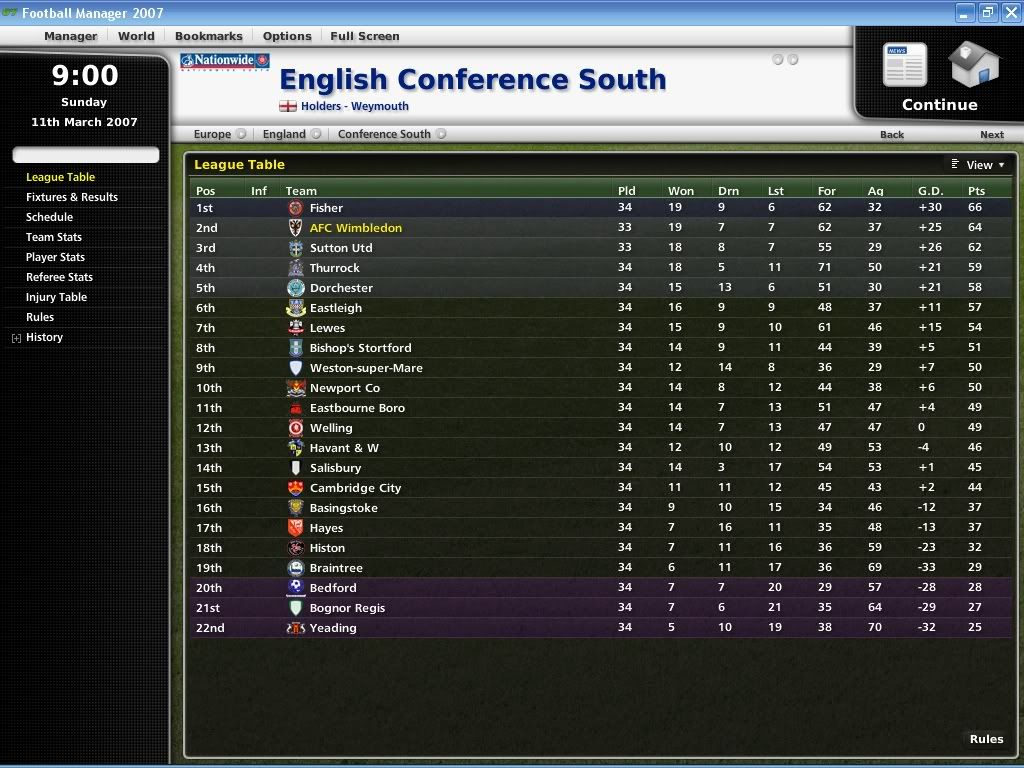
Task: Open the View dropdown
Action: 979,165
